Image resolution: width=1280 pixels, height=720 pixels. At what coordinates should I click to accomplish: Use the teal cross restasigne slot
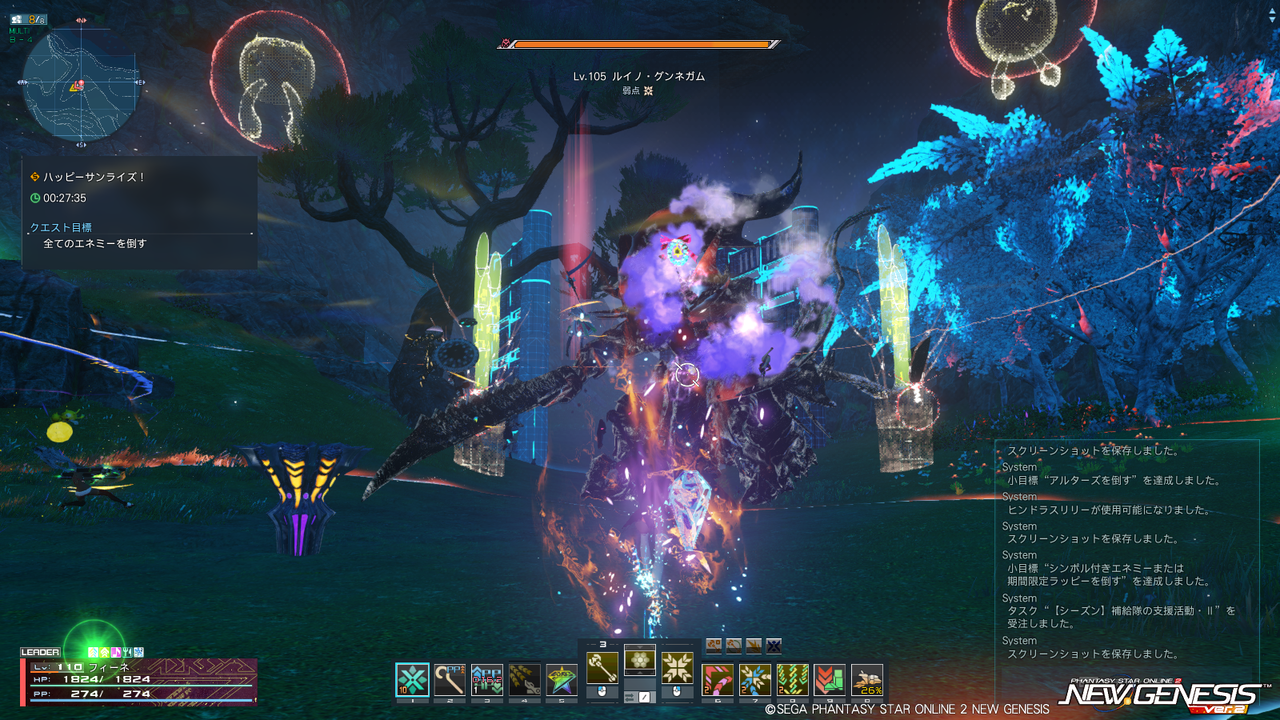coord(413,680)
